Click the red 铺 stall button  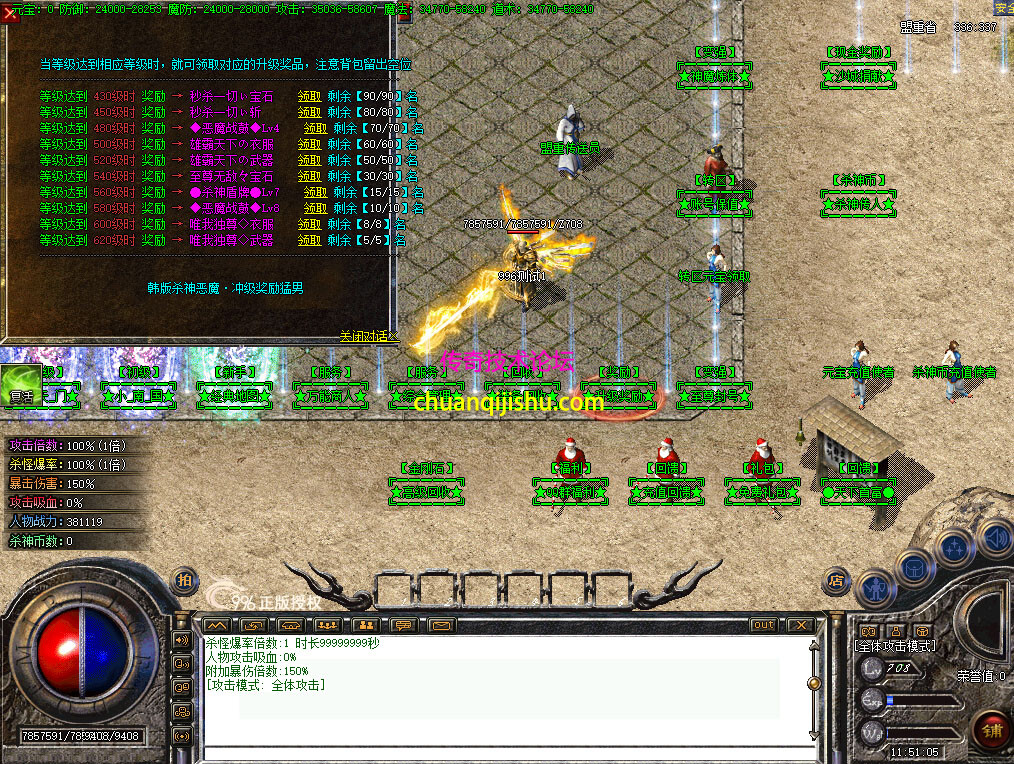(991, 729)
